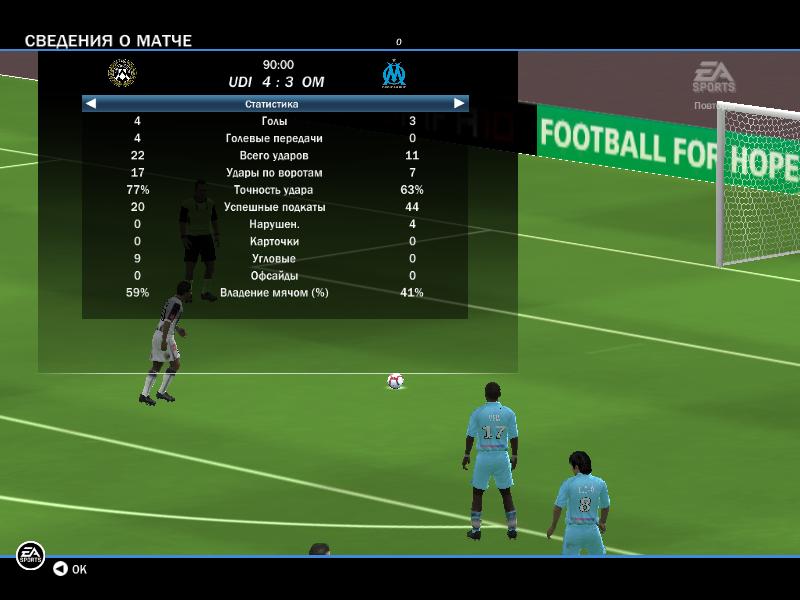The image size is (800, 600).
Task: Confirm with the OK button
Action: [70, 569]
